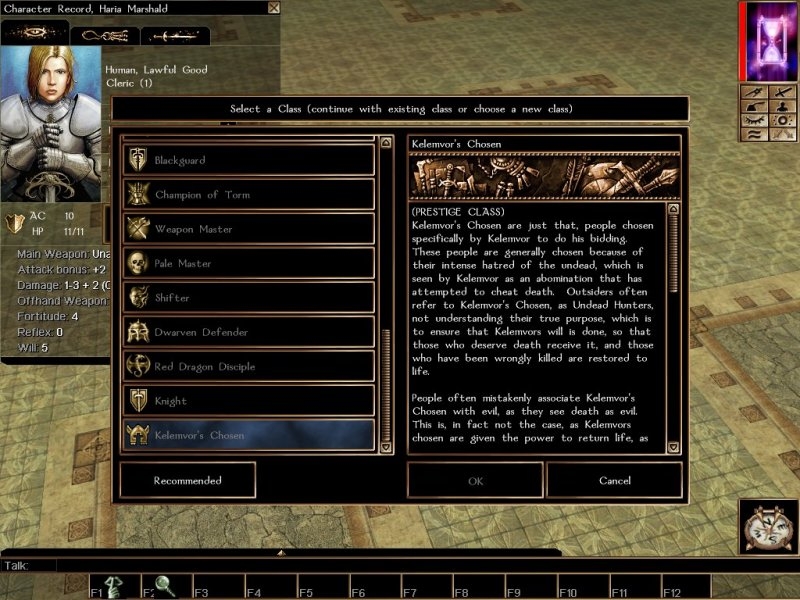Choose the Shifter class entry
This screenshot has height=600, width=800.
(x=248, y=297)
